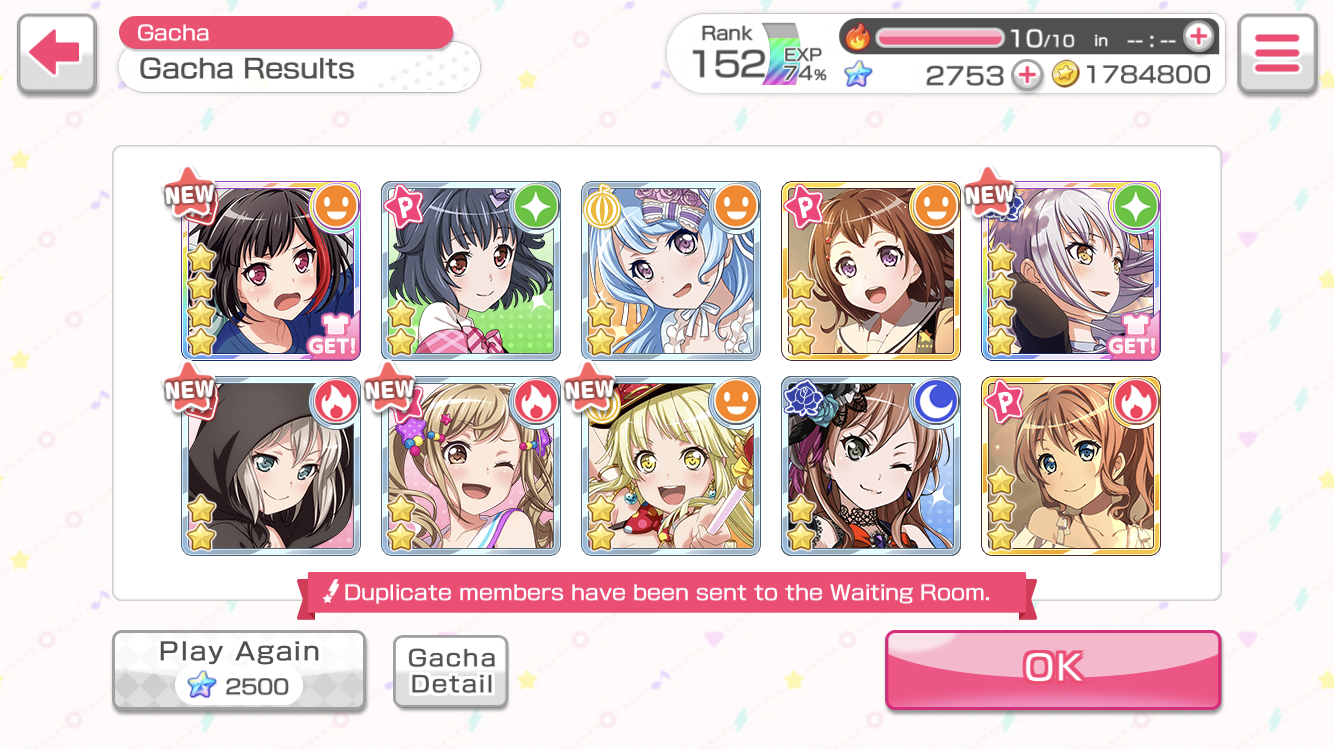Choose the blonde girl with red hat card
This screenshot has height=750, width=1334.
pos(671,466)
